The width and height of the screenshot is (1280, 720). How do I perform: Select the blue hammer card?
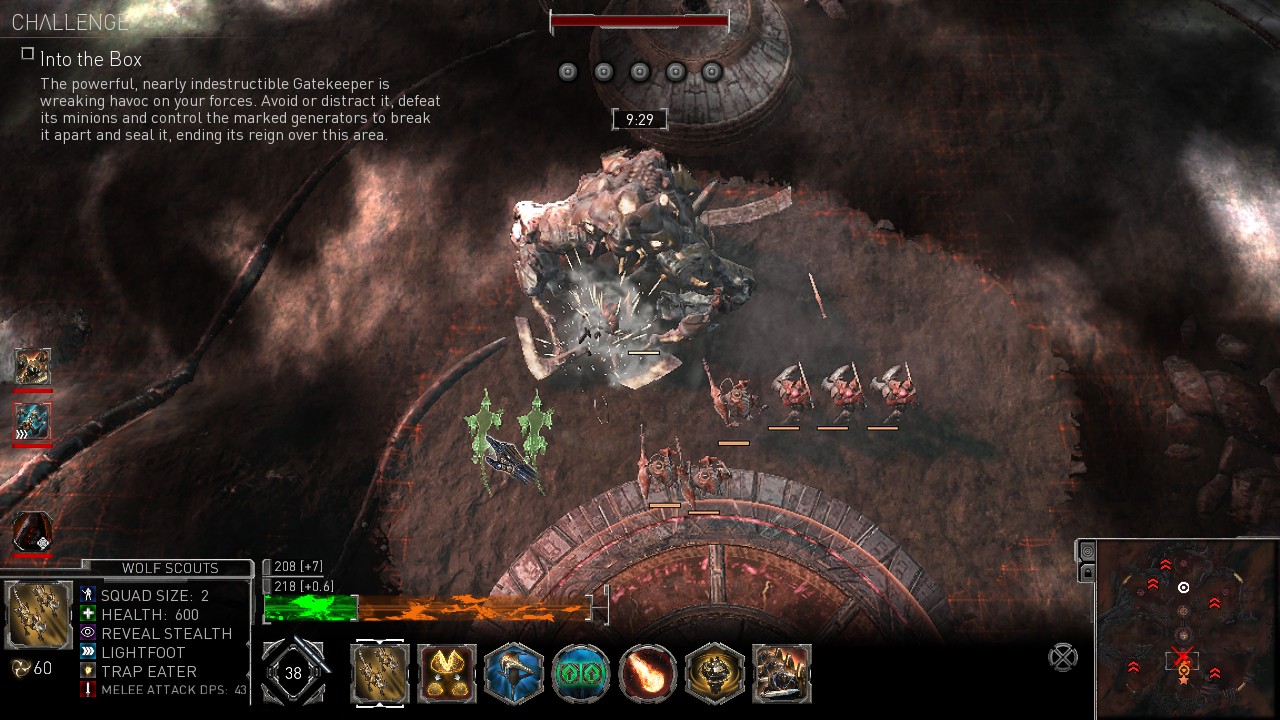pos(514,673)
